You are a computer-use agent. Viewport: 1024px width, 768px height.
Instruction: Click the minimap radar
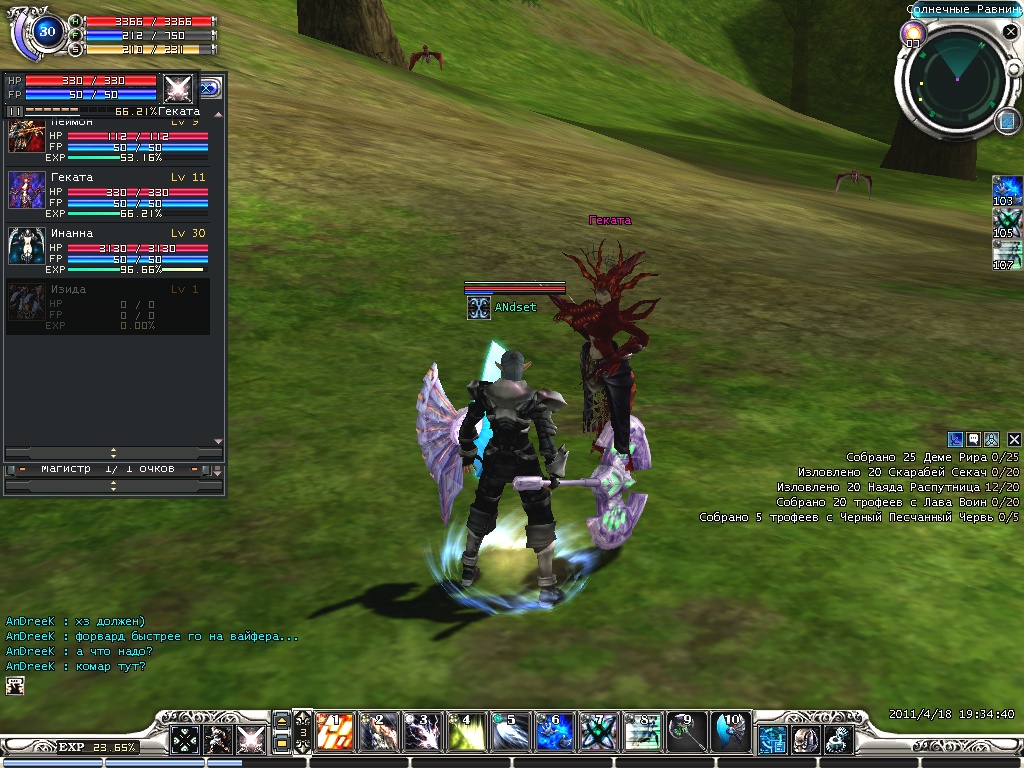point(957,80)
